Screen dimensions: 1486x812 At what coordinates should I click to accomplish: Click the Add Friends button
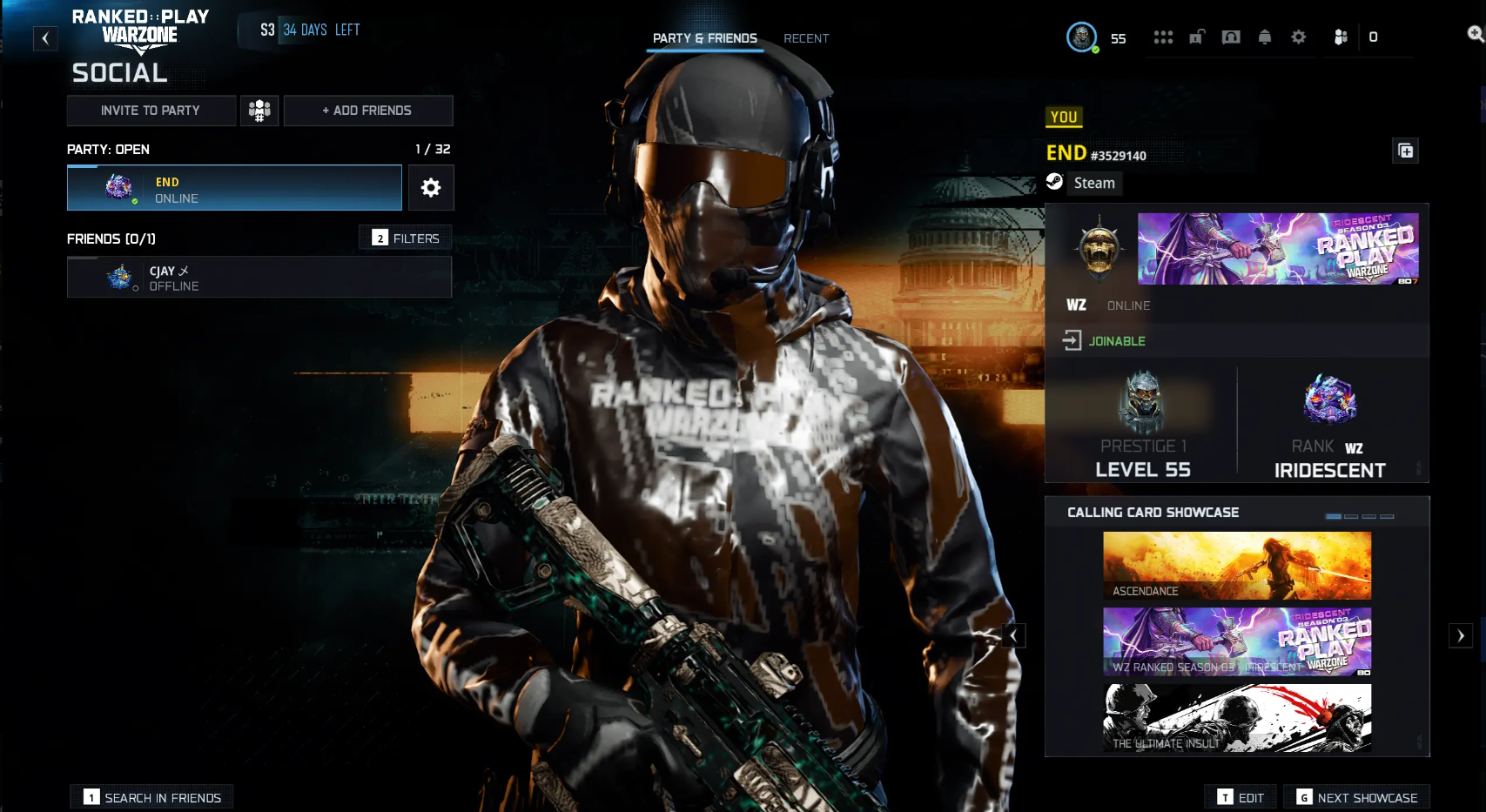[368, 111]
